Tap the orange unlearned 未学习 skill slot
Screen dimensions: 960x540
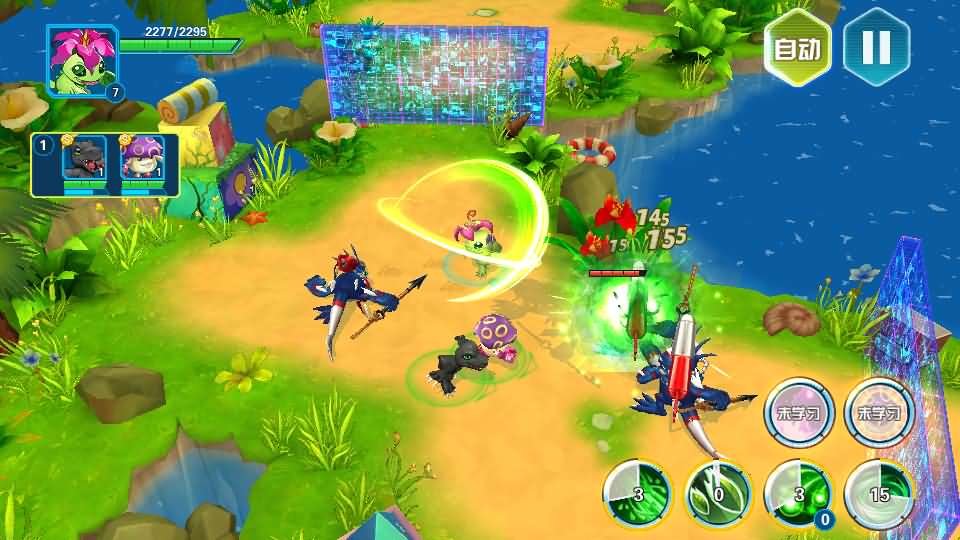(879, 412)
